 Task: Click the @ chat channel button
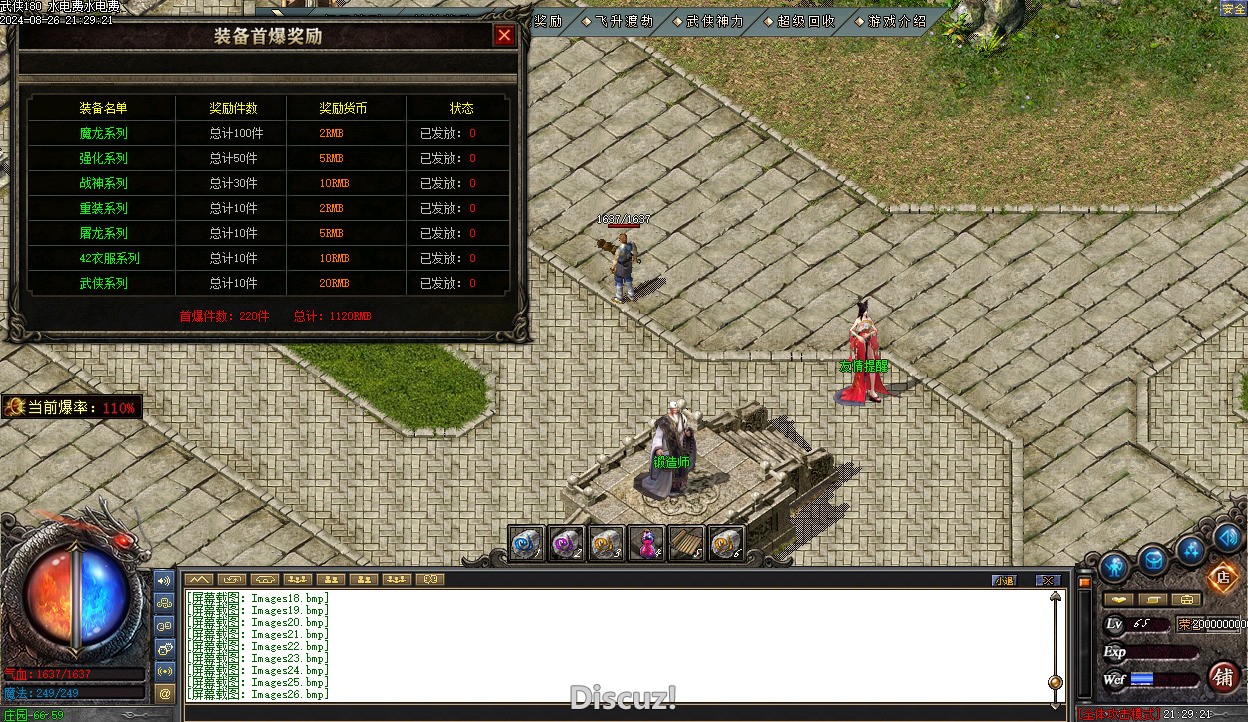(x=165, y=692)
